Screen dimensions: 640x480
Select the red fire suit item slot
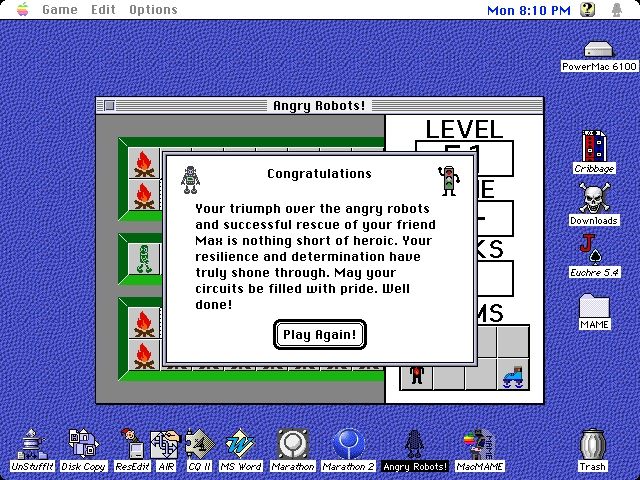coord(416,375)
